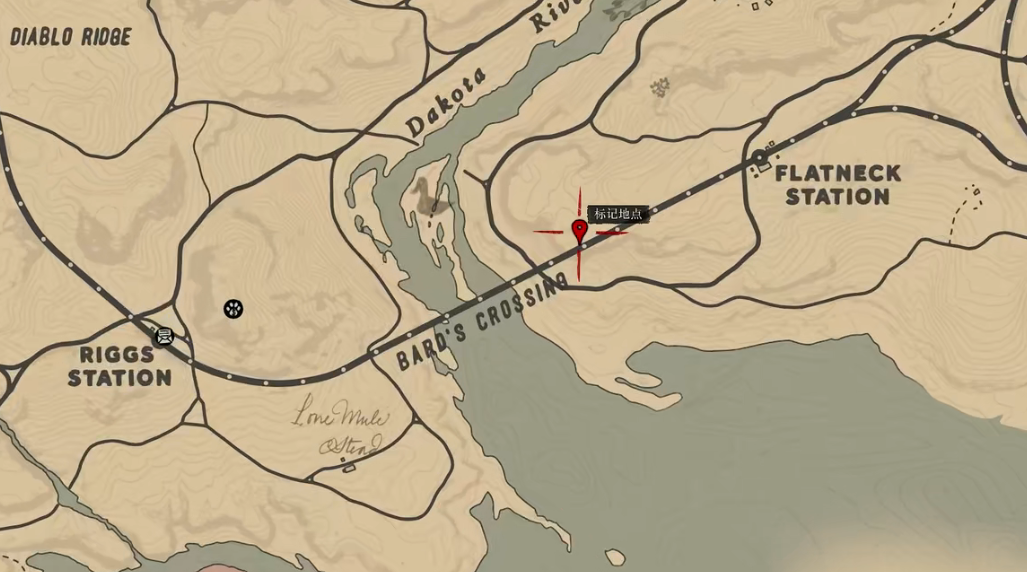Screen dimensions: 1027x572
Task: Click the red waypoint pin marker
Action: (x=579, y=231)
